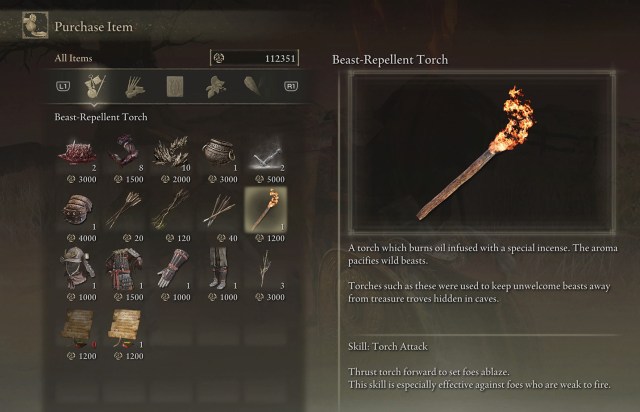Open the rectangular card category tab
The image size is (640, 412).
[x=175, y=87]
